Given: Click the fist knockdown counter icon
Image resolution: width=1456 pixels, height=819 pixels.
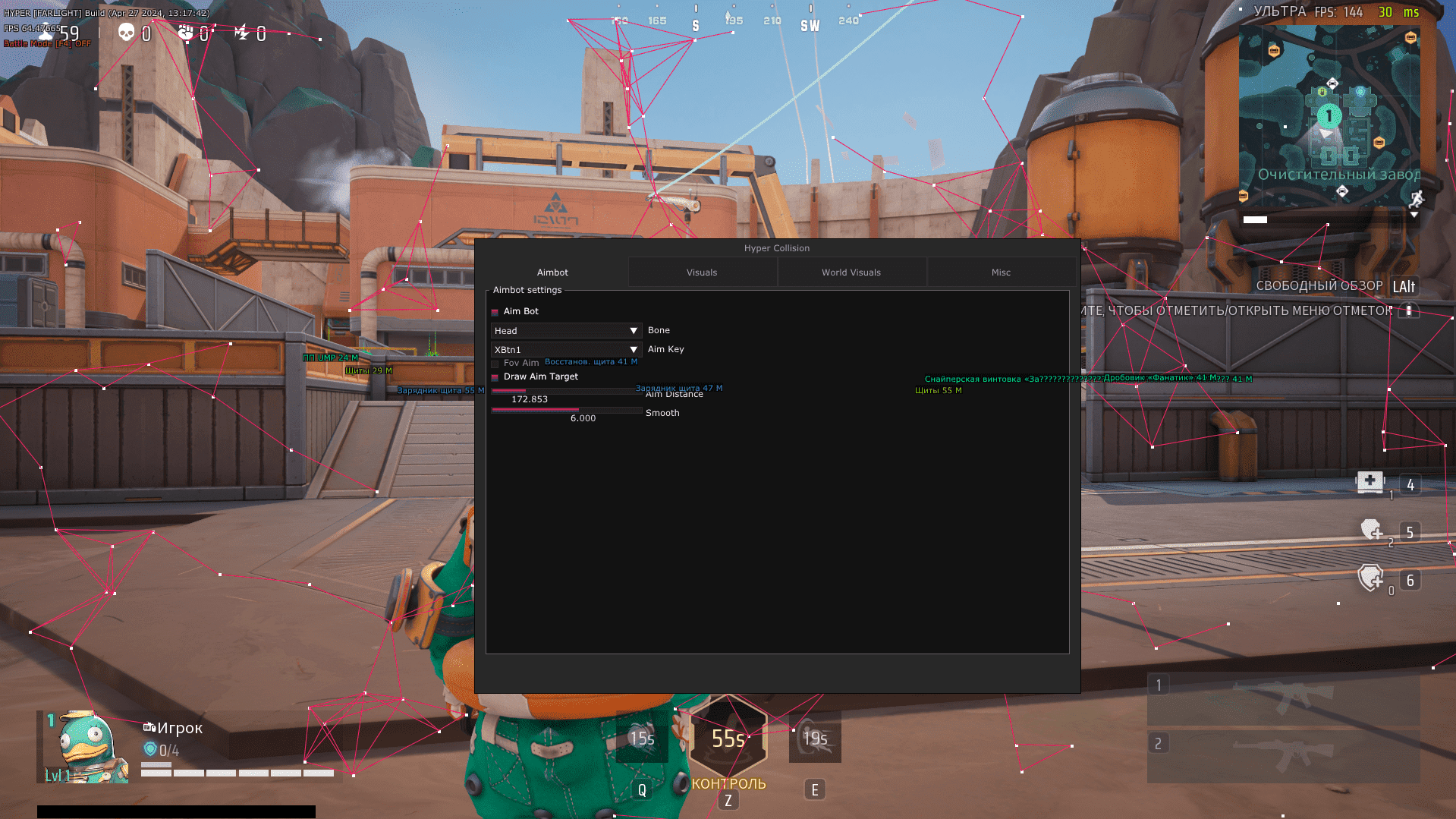Looking at the screenshot, I should click(184, 33).
